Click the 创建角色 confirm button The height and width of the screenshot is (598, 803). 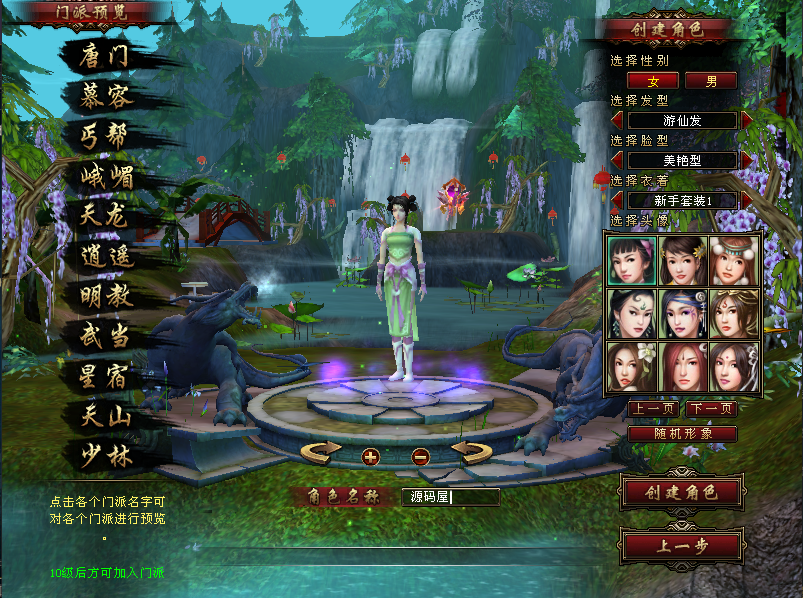click(x=681, y=492)
